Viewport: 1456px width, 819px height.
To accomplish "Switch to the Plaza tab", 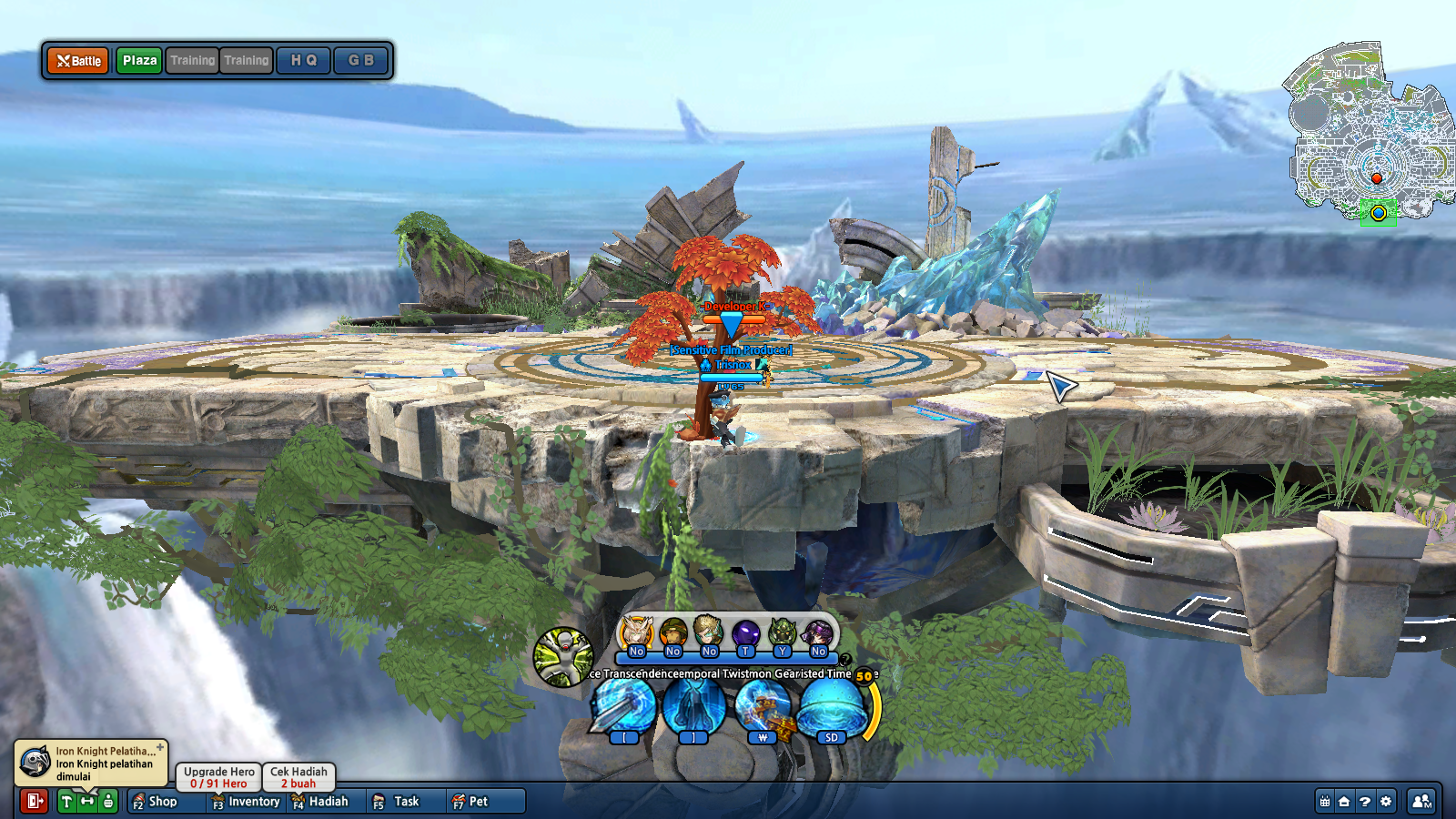I will point(139,61).
